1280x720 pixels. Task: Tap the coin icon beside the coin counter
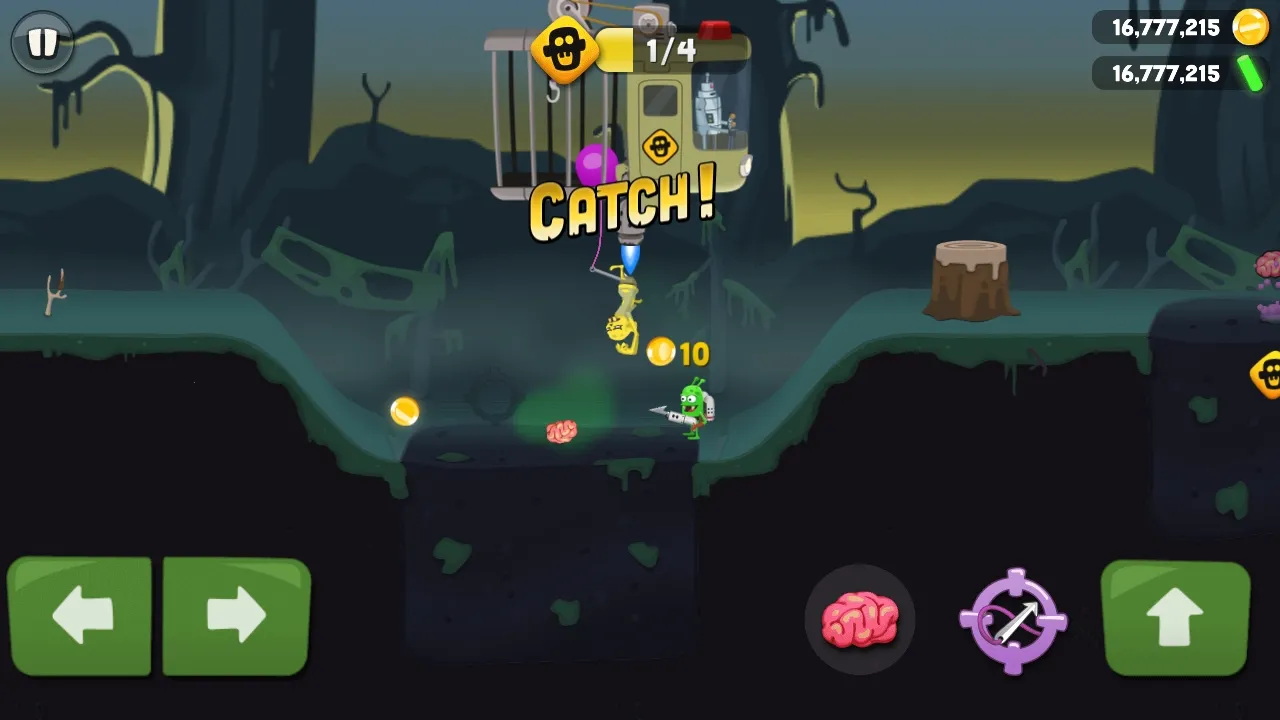(x=1248, y=27)
